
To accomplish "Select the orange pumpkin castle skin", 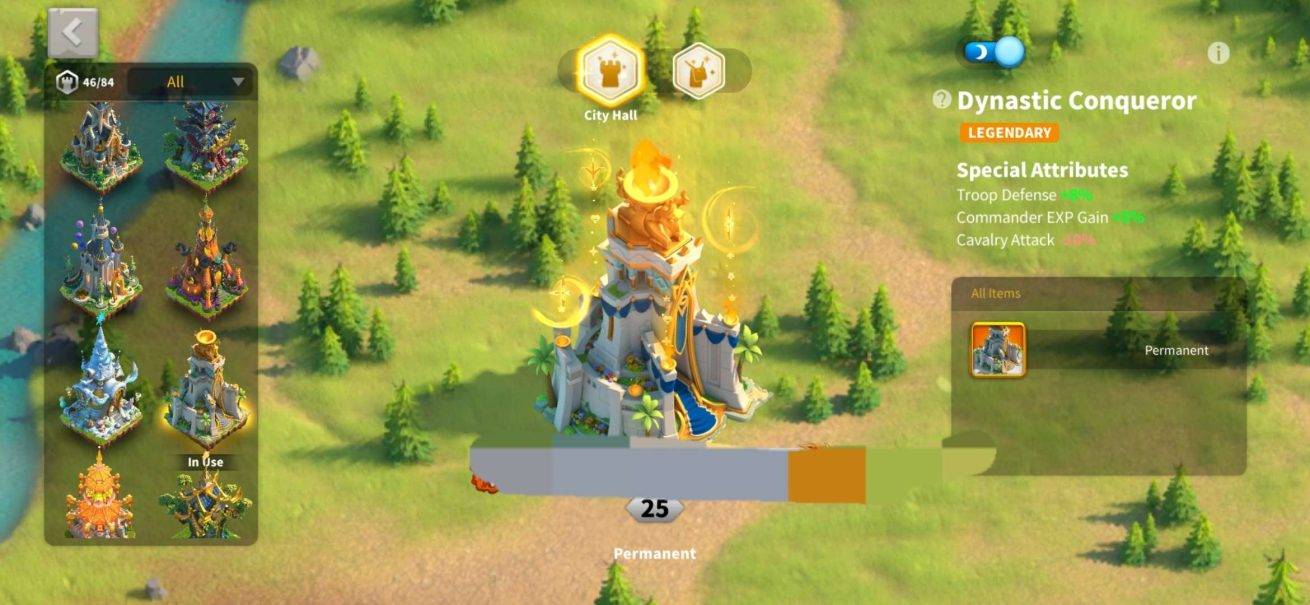I will click(x=206, y=265).
